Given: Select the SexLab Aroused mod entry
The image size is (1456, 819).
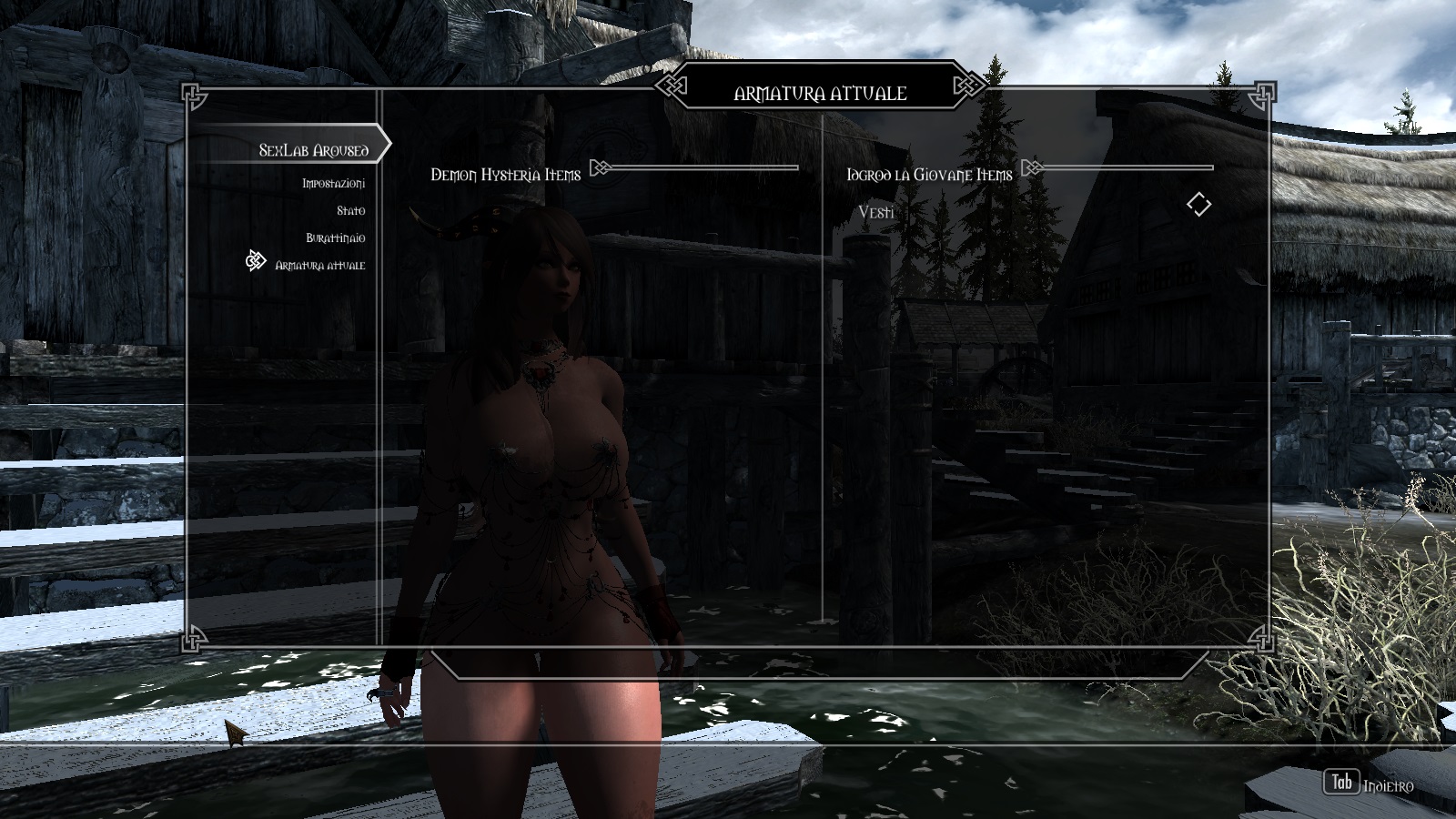Looking at the screenshot, I should (x=313, y=149).
